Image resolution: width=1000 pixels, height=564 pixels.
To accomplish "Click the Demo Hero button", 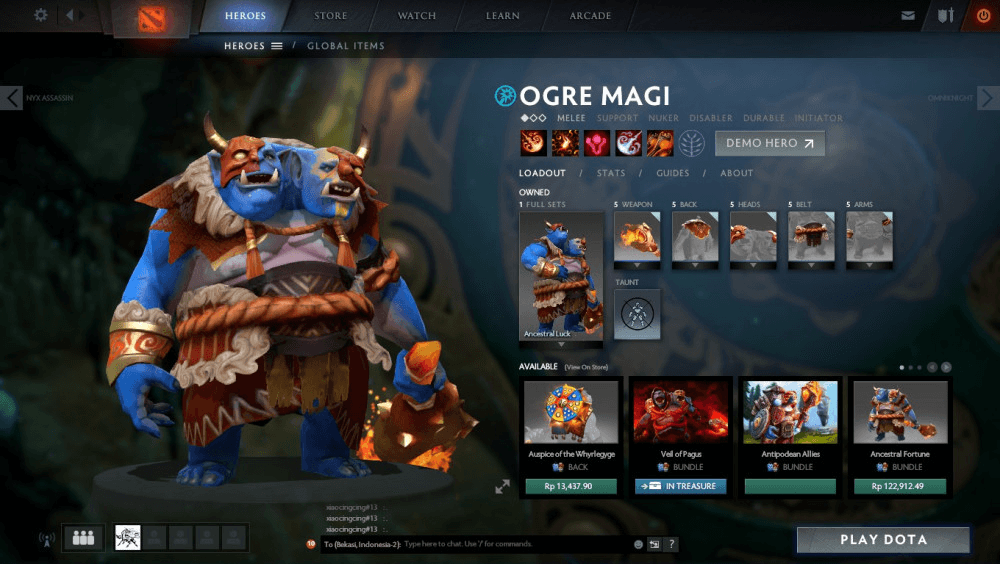I will (x=769, y=143).
